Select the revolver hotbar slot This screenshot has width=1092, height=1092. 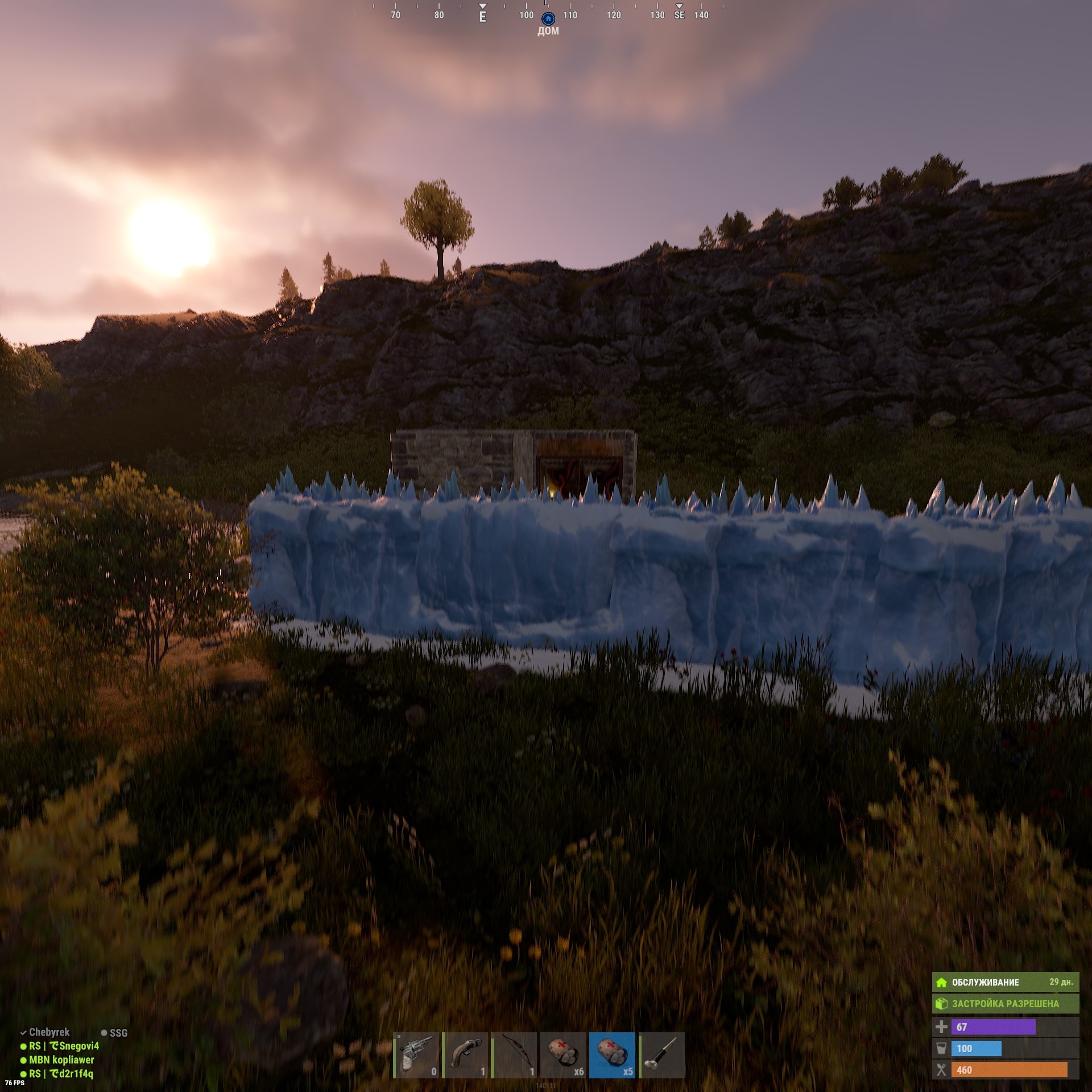(416, 1055)
